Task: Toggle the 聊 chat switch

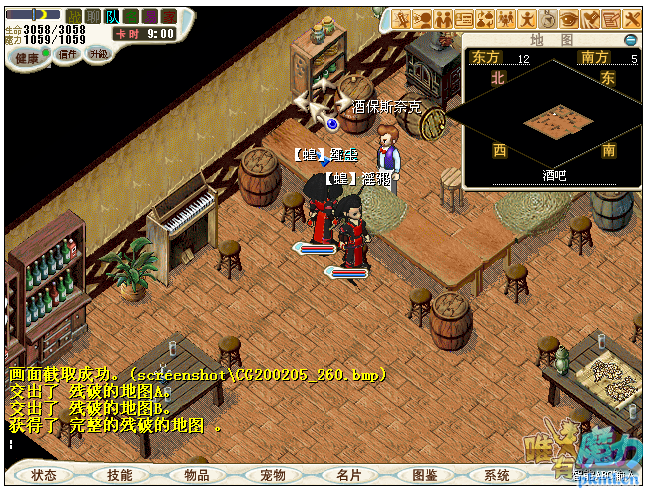Action: [93, 16]
